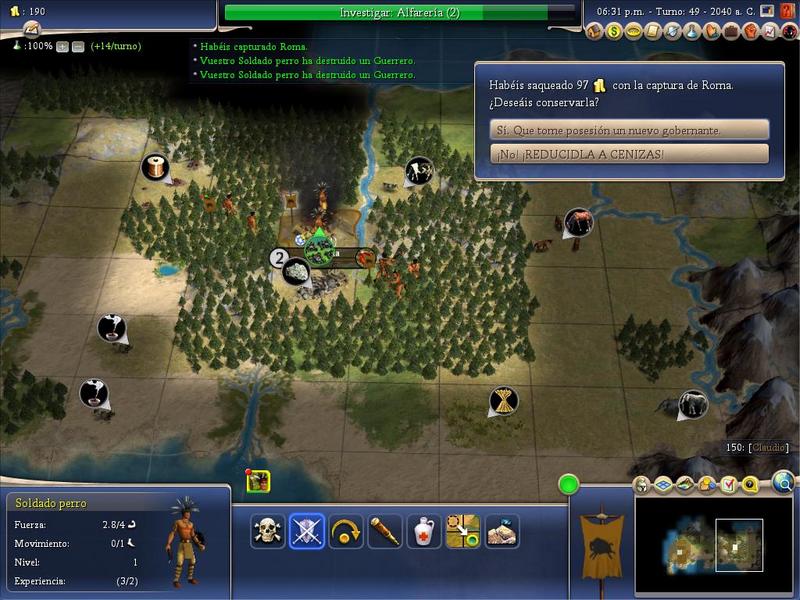This screenshot has height=600, width=800.
Task: Select the crossed swords action button
Action: pos(307,531)
